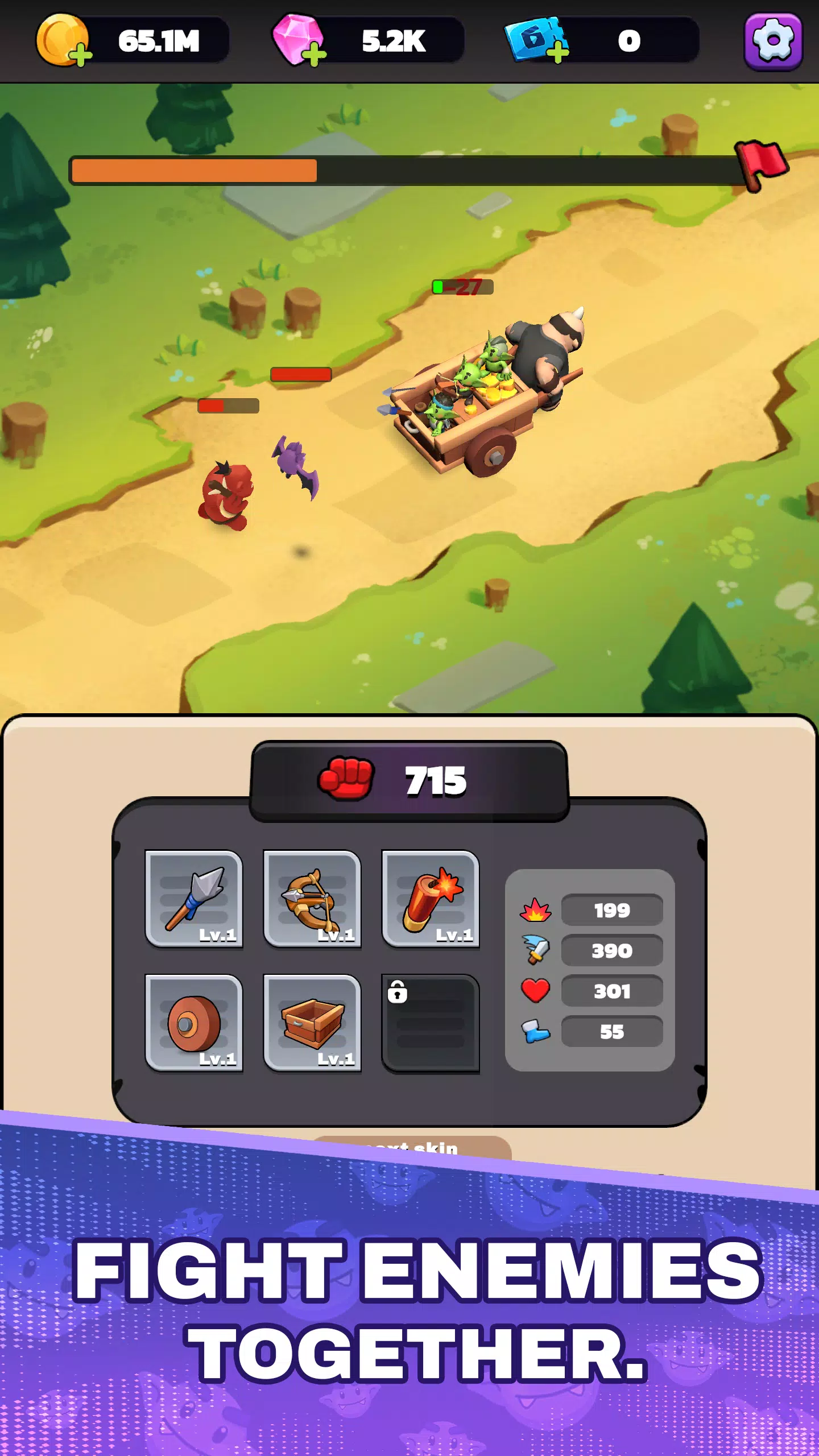The width and height of the screenshot is (819, 1456).
Task: Tap the boot speed stat icon
Action: (x=535, y=1032)
